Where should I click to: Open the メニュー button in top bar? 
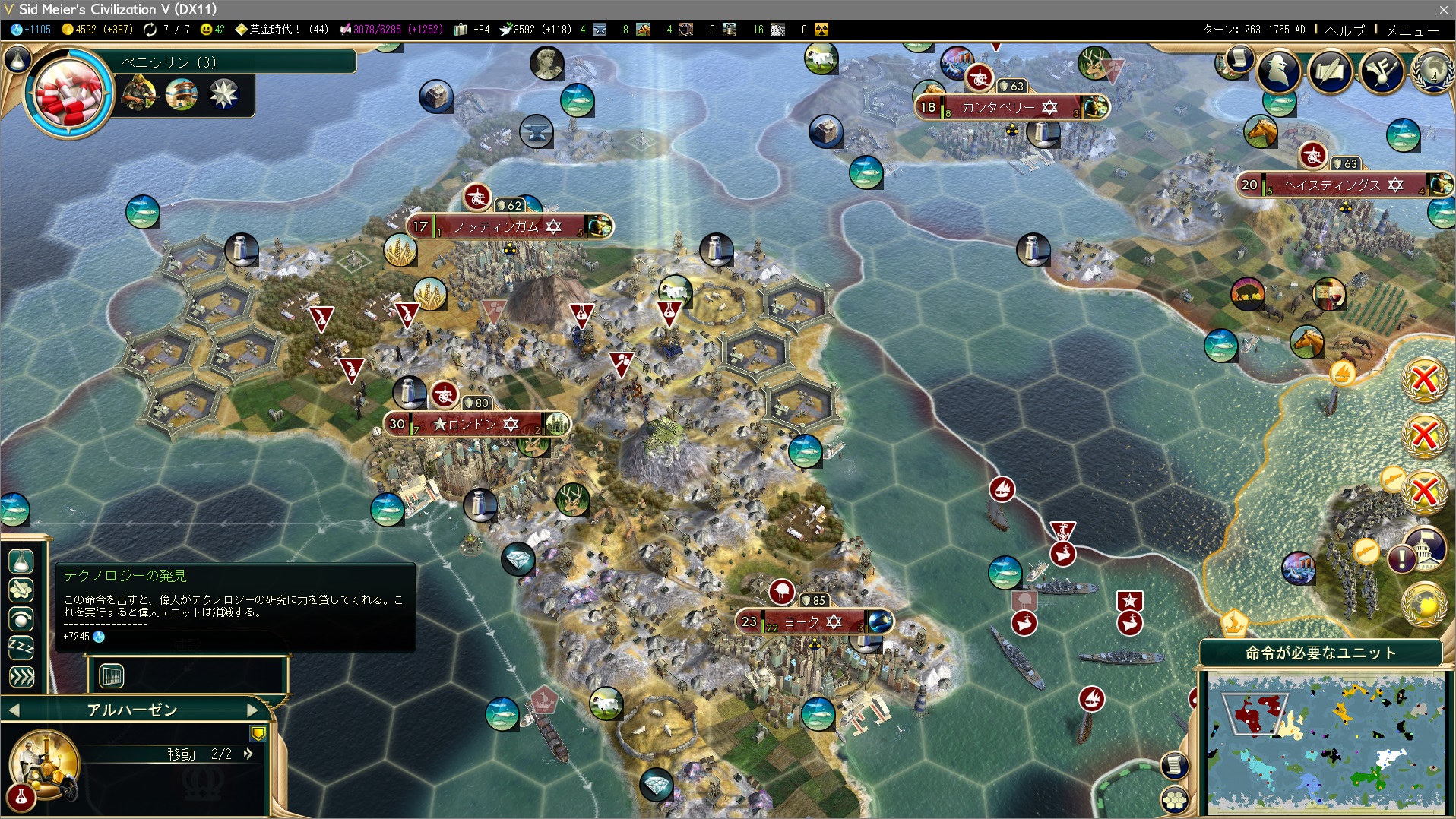click(x=1412, y=30)
